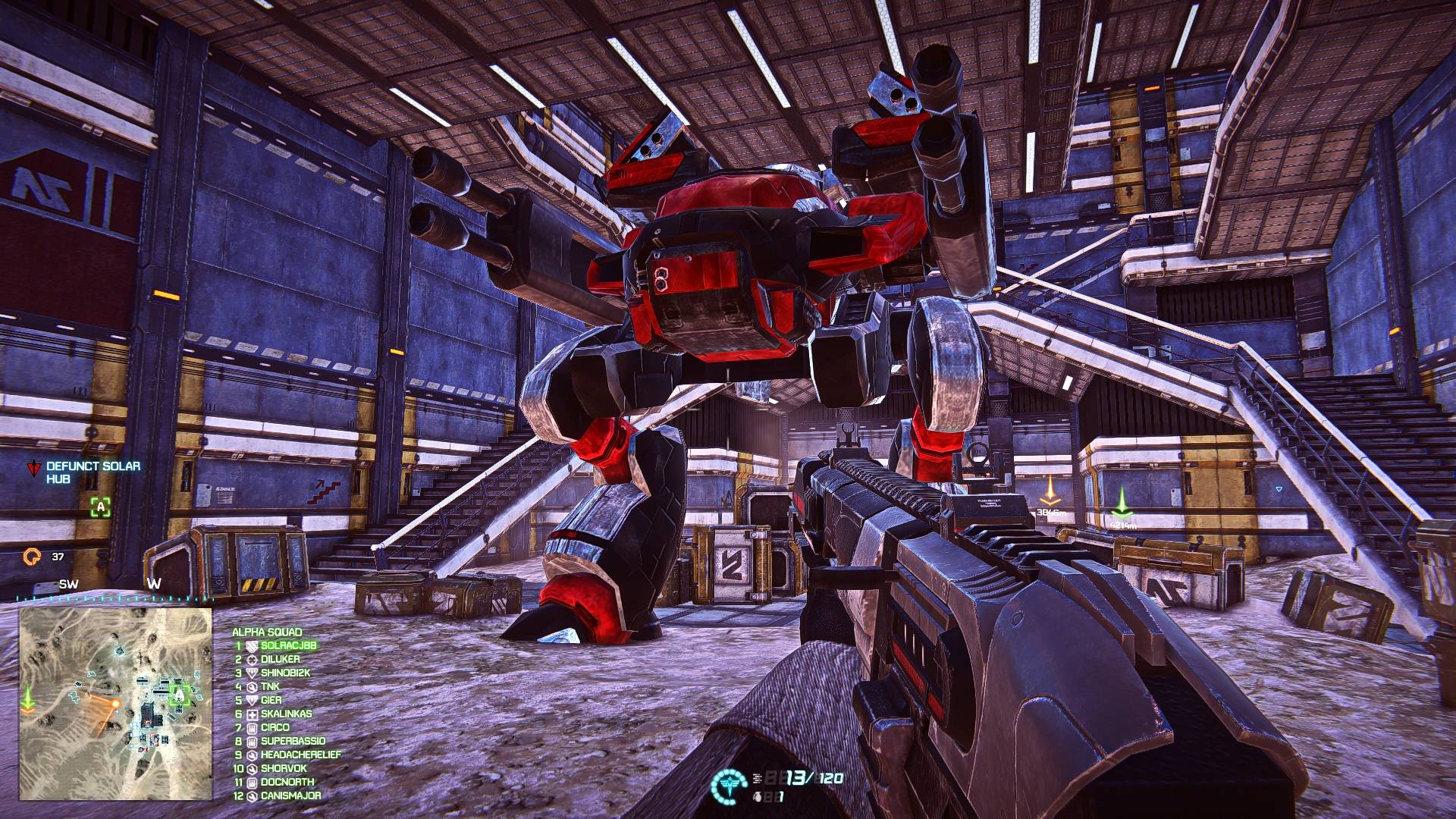Click the red faction marker beside Defunct Solar Hub

pos(32,468)
